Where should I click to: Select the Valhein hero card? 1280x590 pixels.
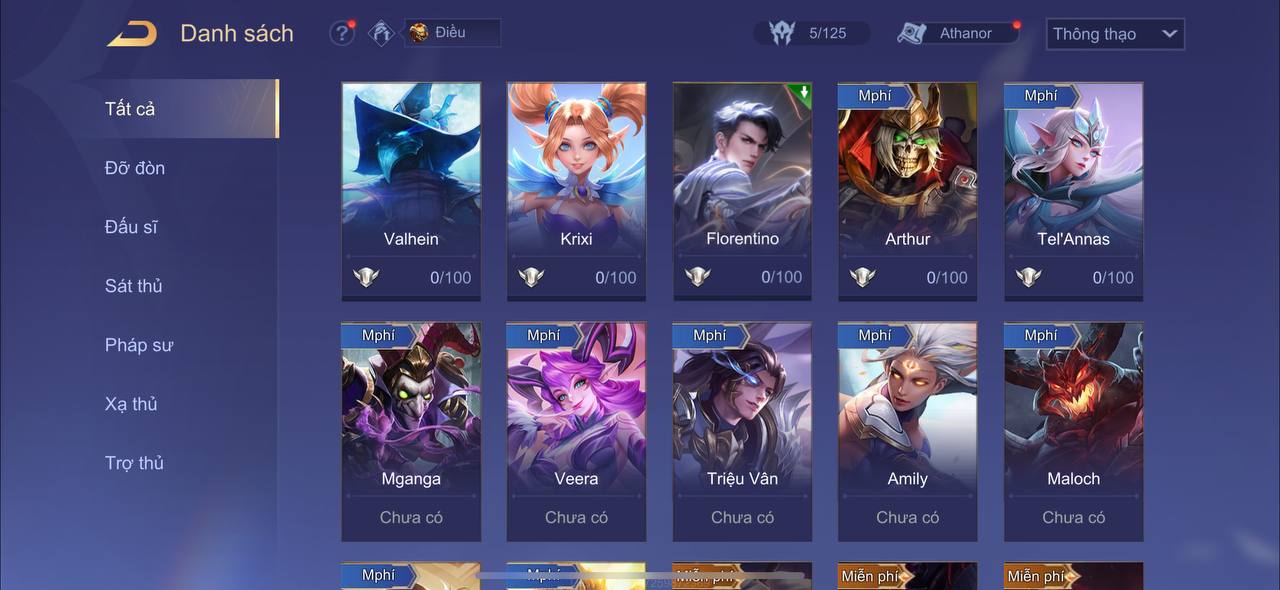pos(411,190)
